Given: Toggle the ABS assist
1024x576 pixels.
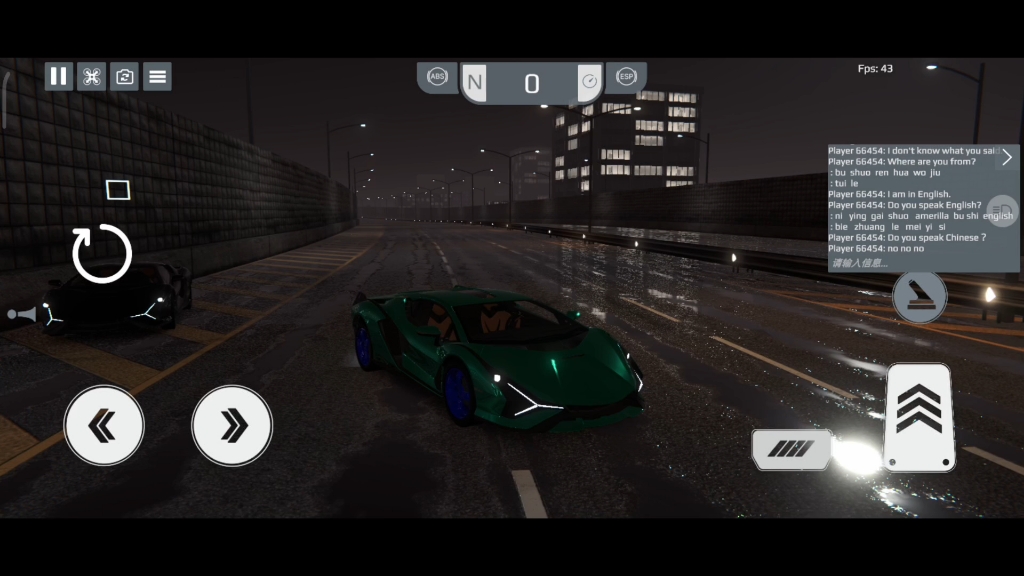Looking at the screenshot, I should click(x=437, y=77).
